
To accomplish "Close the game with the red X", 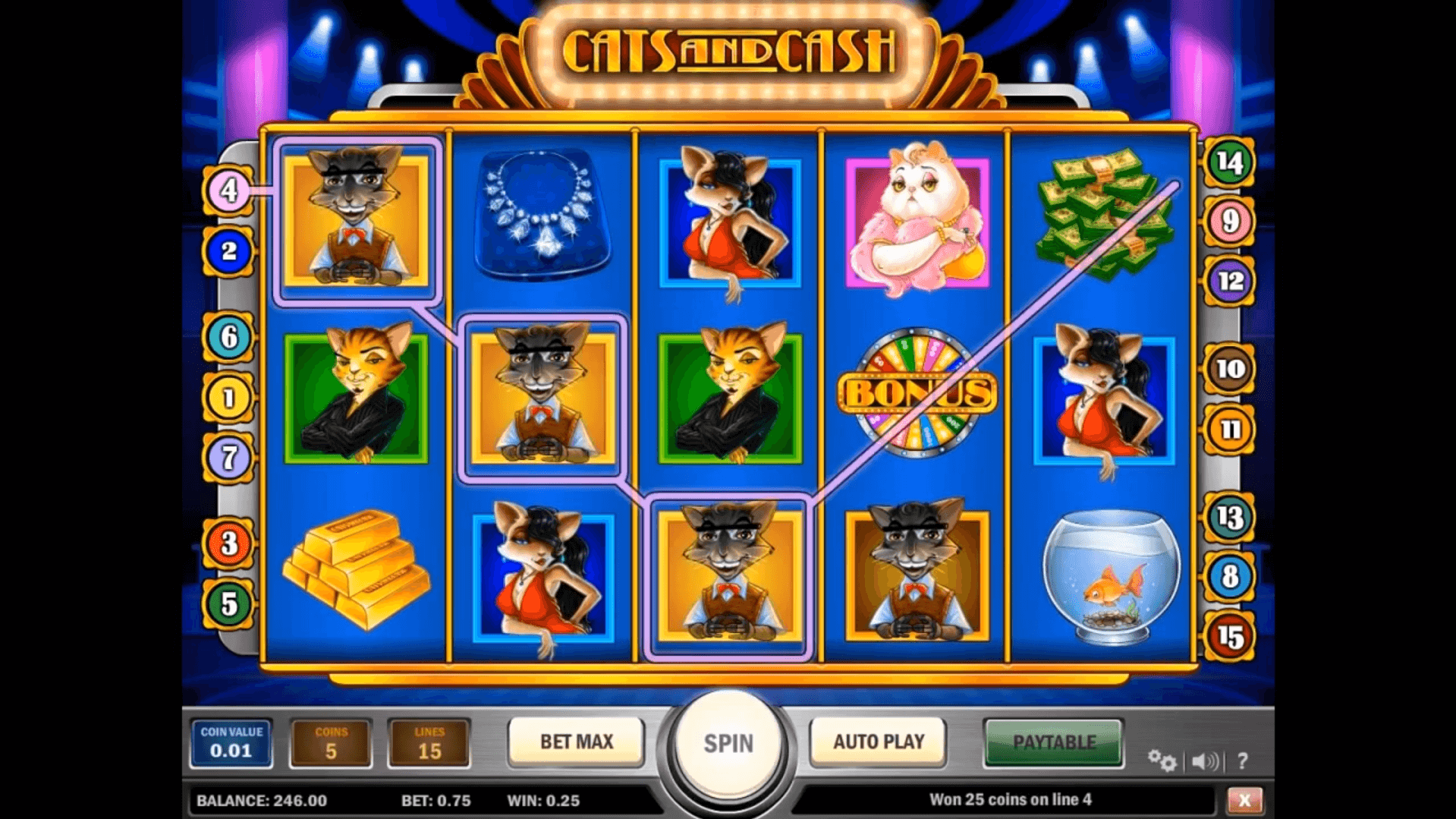I will (x=1244, y=800).
